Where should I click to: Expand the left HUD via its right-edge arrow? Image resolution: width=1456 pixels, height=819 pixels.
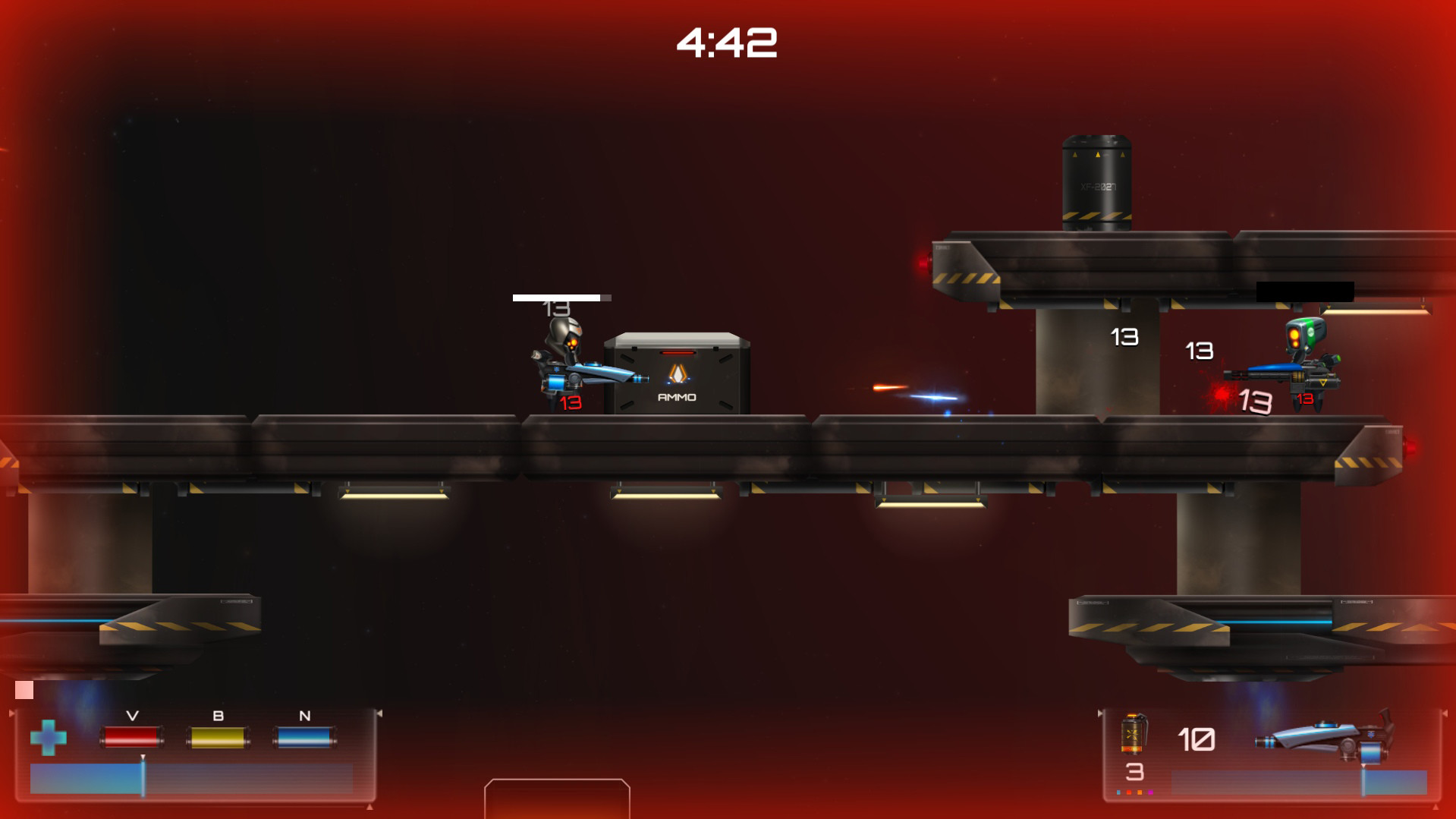(x=379, y=713)
